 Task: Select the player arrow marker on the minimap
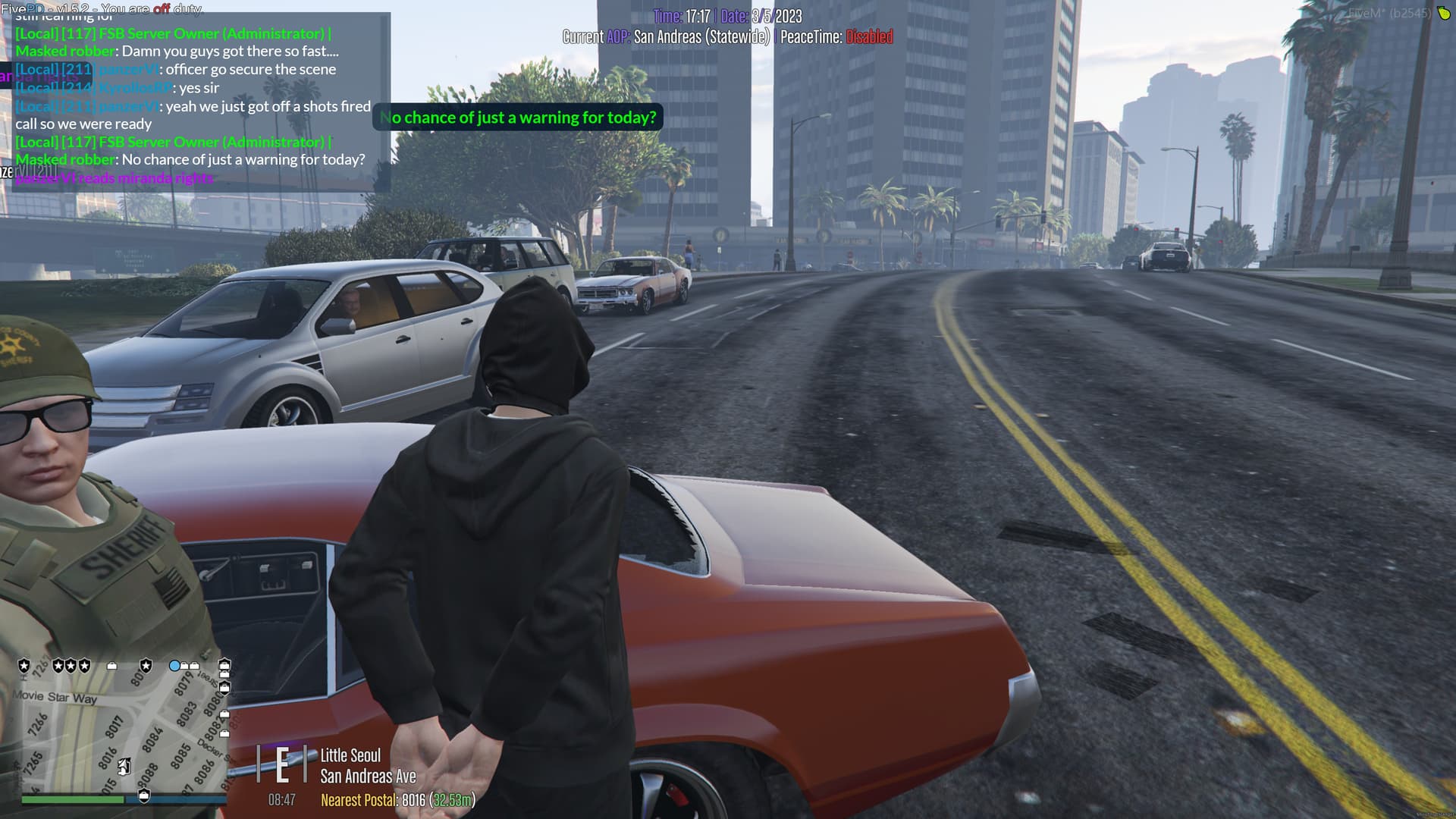click(x=123, y=767)
